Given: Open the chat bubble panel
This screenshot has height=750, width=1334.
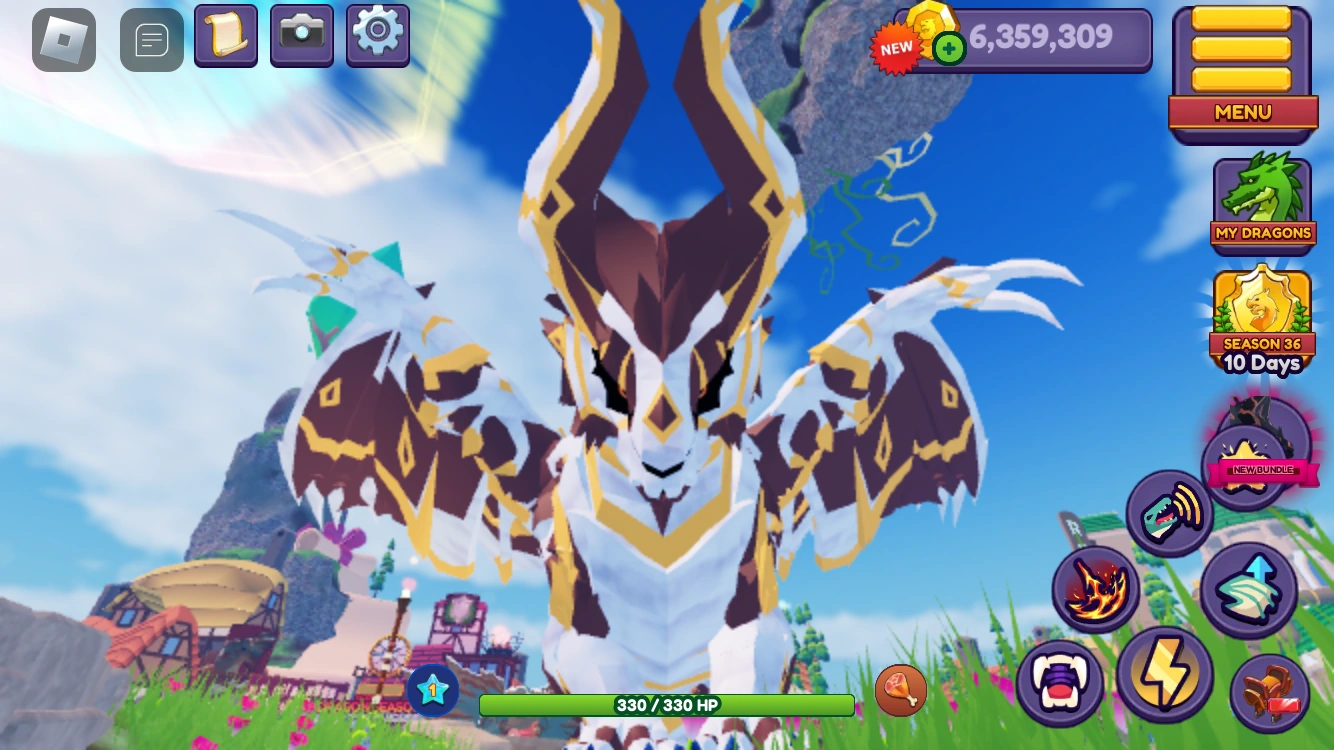Looking at the screenshot, I should [x=151, y=39].
